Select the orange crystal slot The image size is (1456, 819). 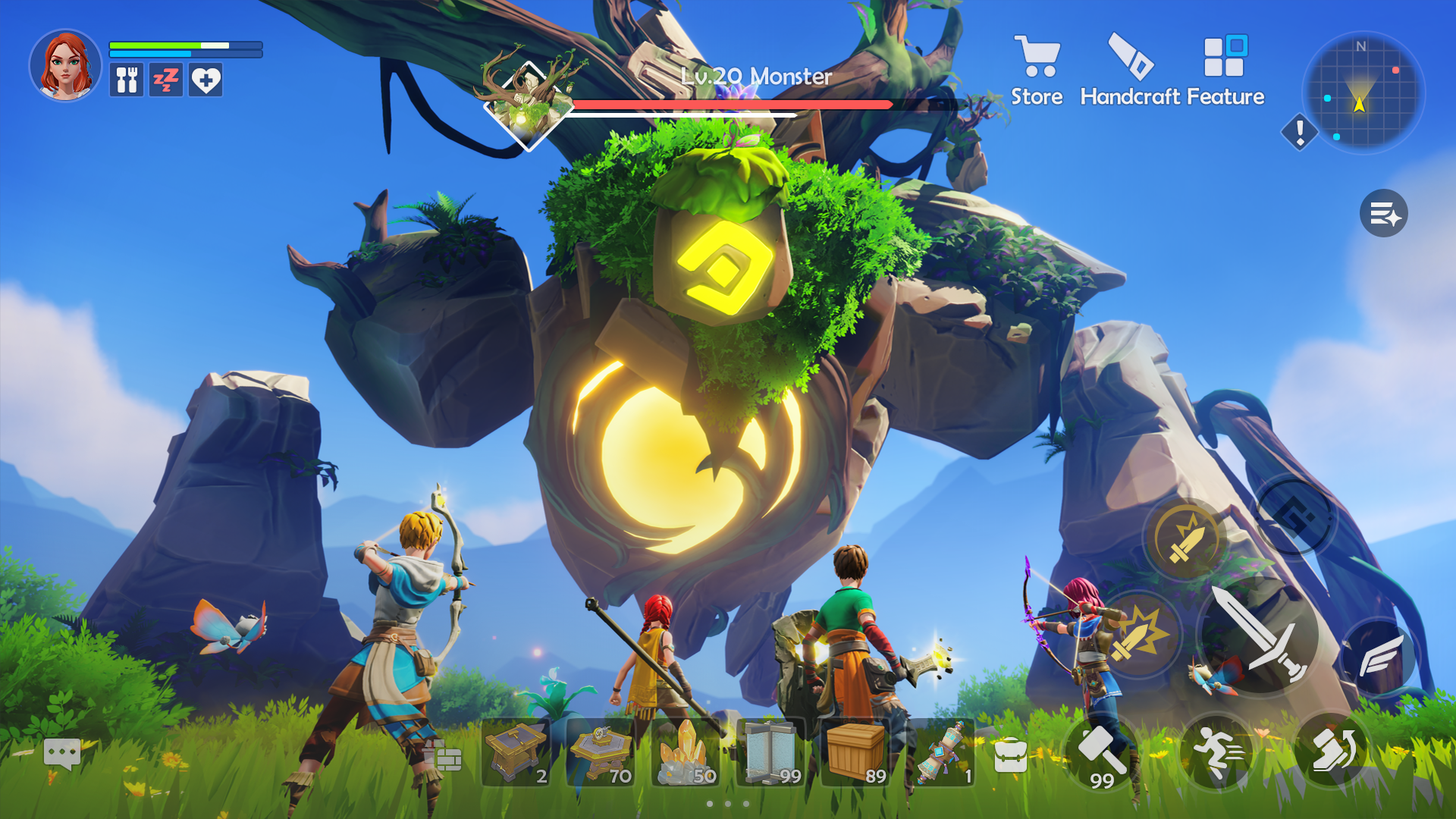point(686,753)
